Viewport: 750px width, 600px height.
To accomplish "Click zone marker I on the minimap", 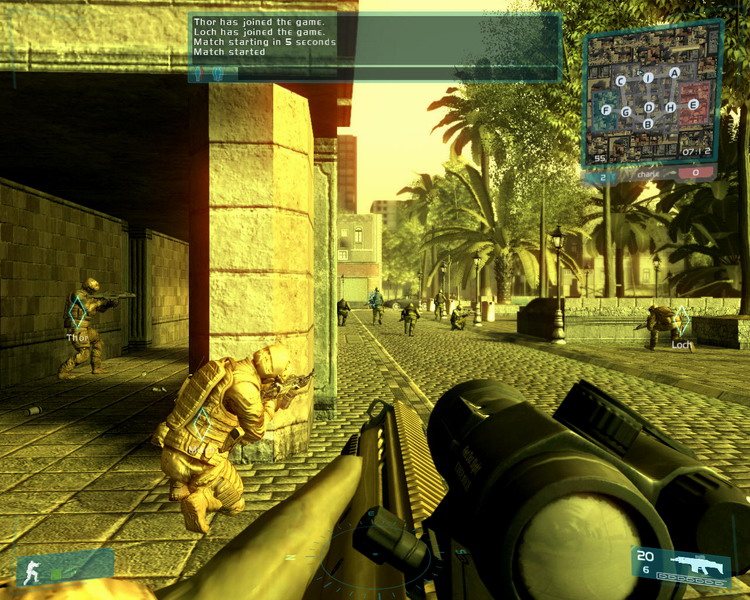I will tap(649, 77).
